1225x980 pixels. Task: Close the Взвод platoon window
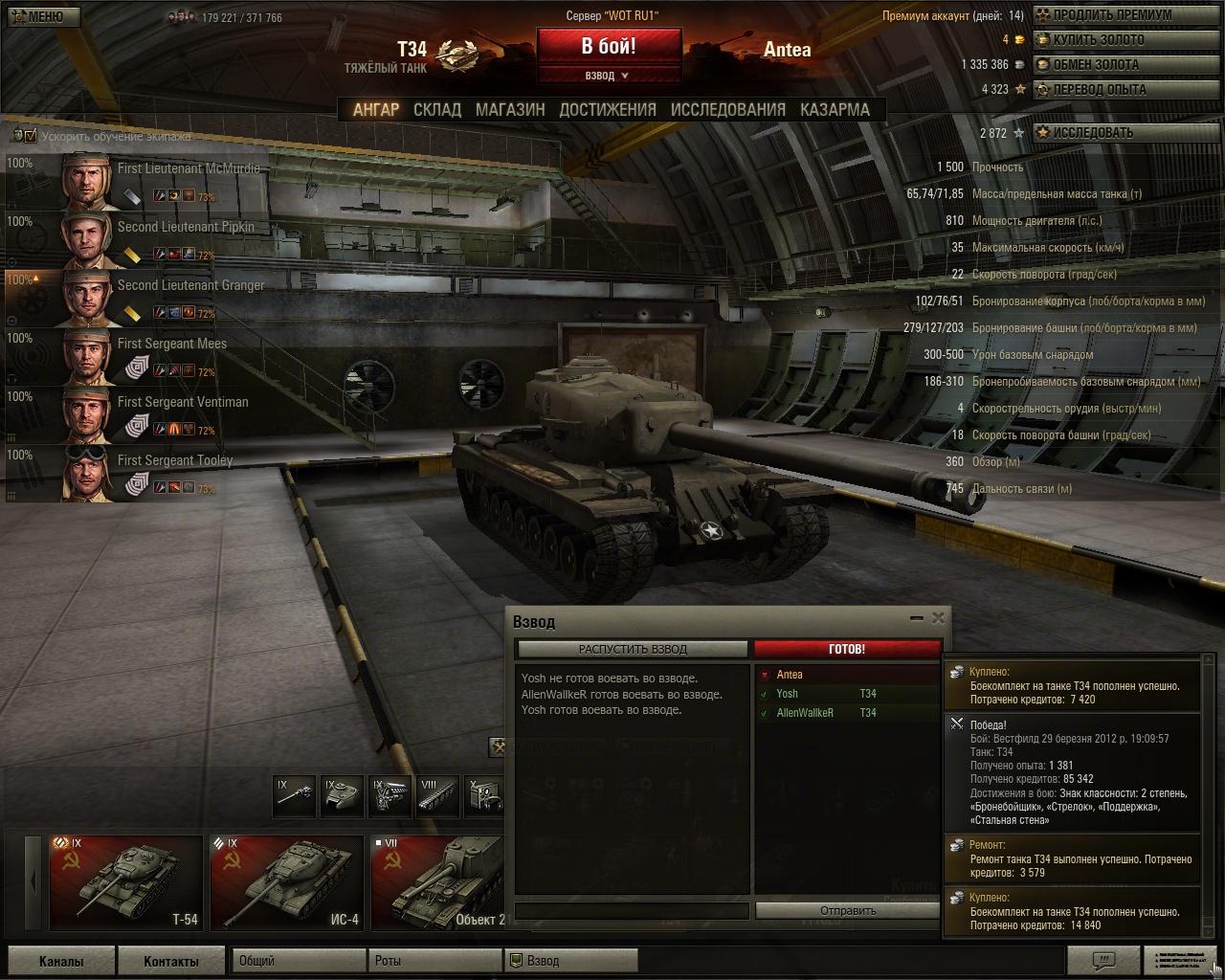pos(938,618)
